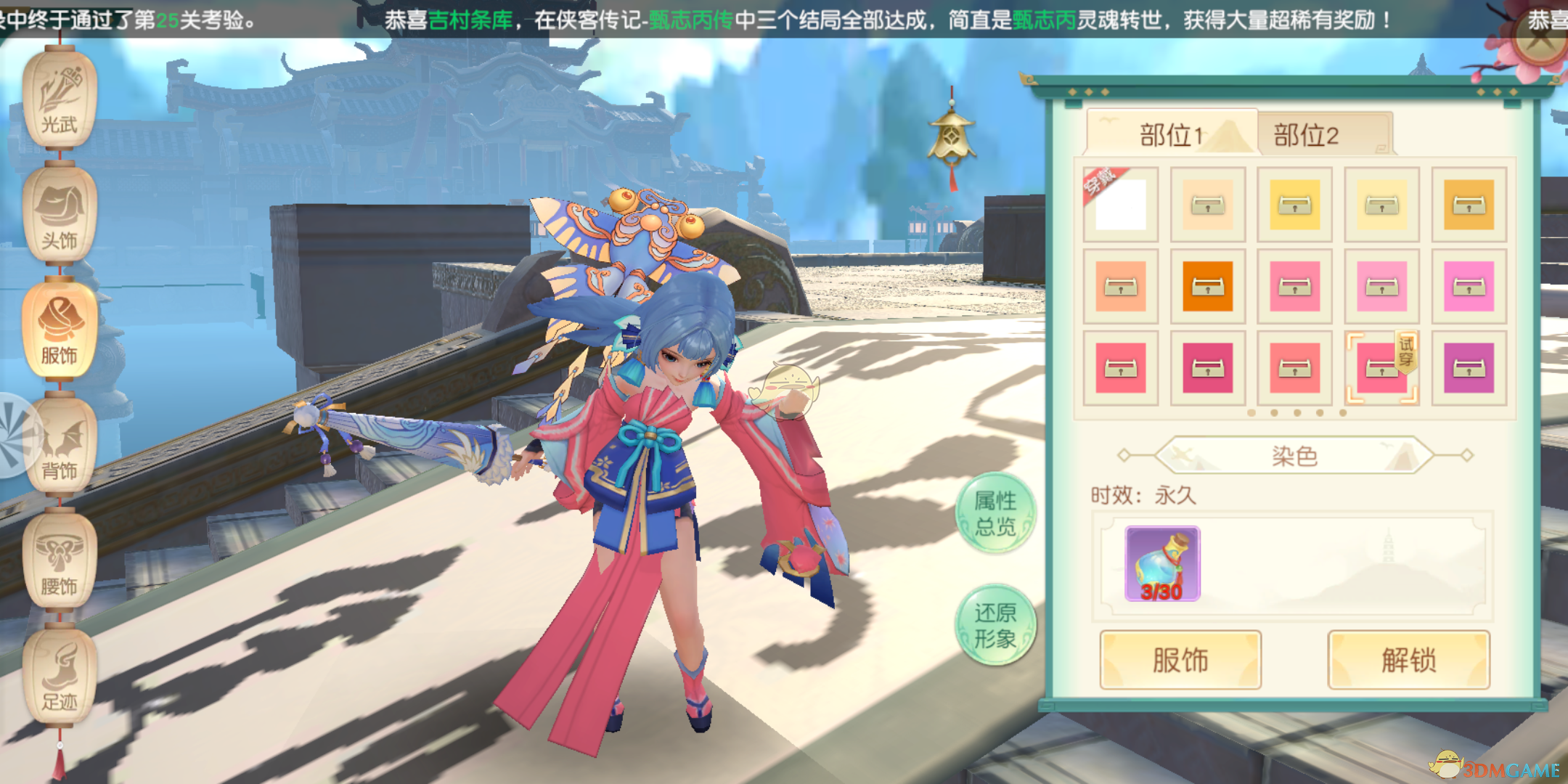Open the 头饰 headwear category
Viewport: 1568px width, 784px height.
pyautogui.click(x=60, y=214)
